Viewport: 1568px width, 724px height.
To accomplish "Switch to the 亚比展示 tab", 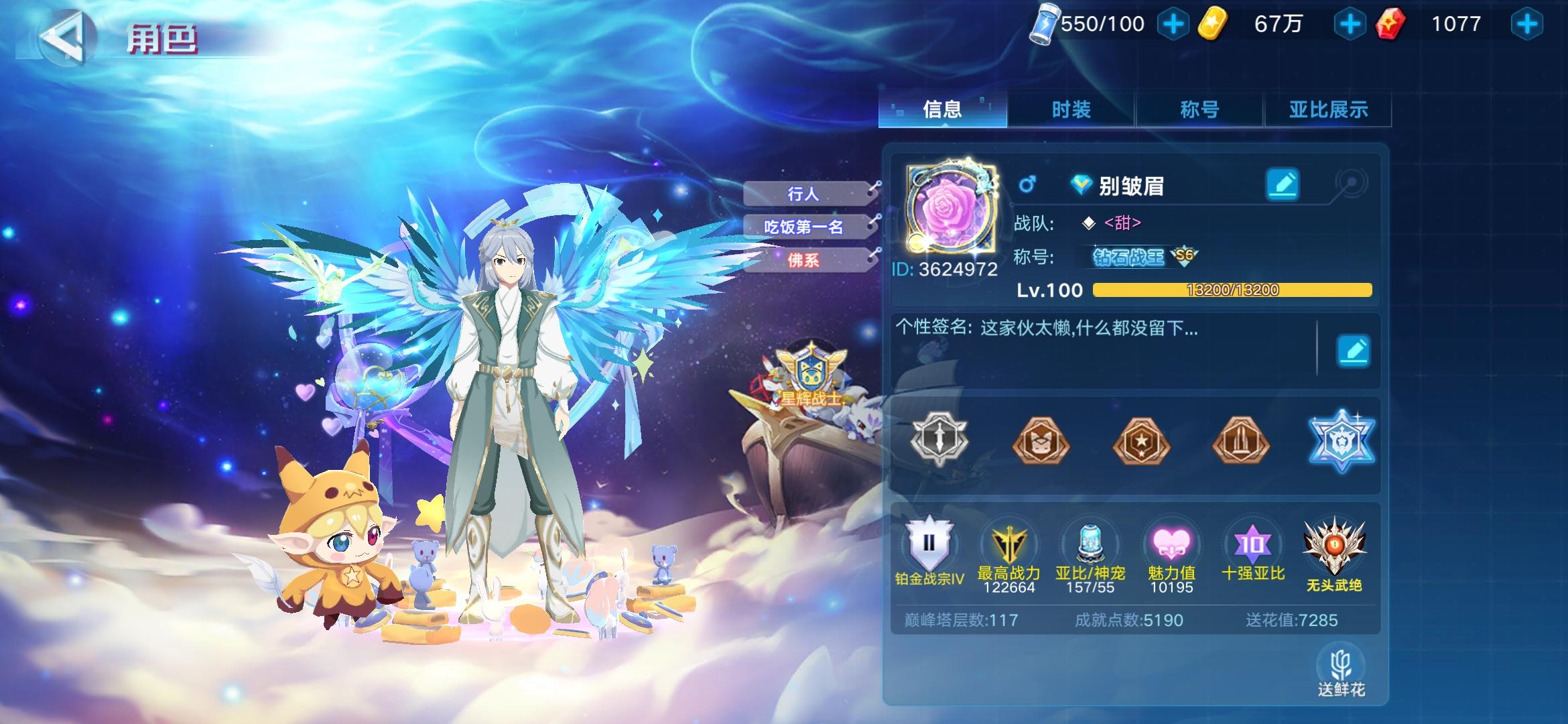I will tap(1328, 108).
